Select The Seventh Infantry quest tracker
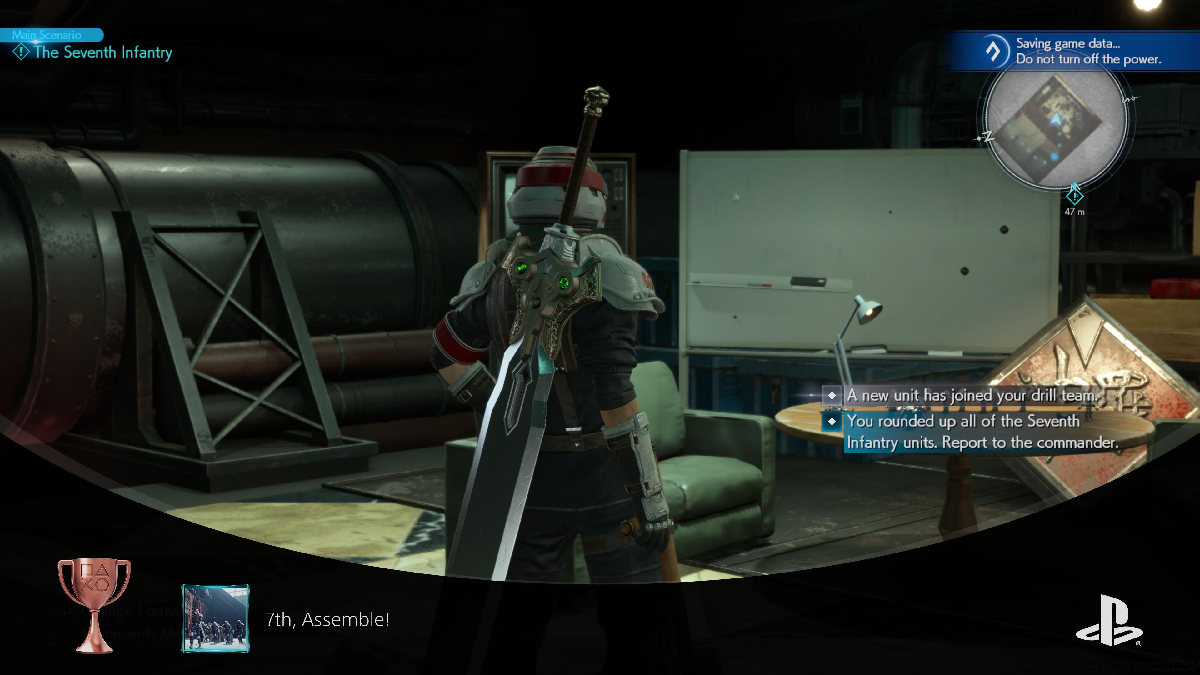This screenshot has width=1200, height=675. coord(102,52)
